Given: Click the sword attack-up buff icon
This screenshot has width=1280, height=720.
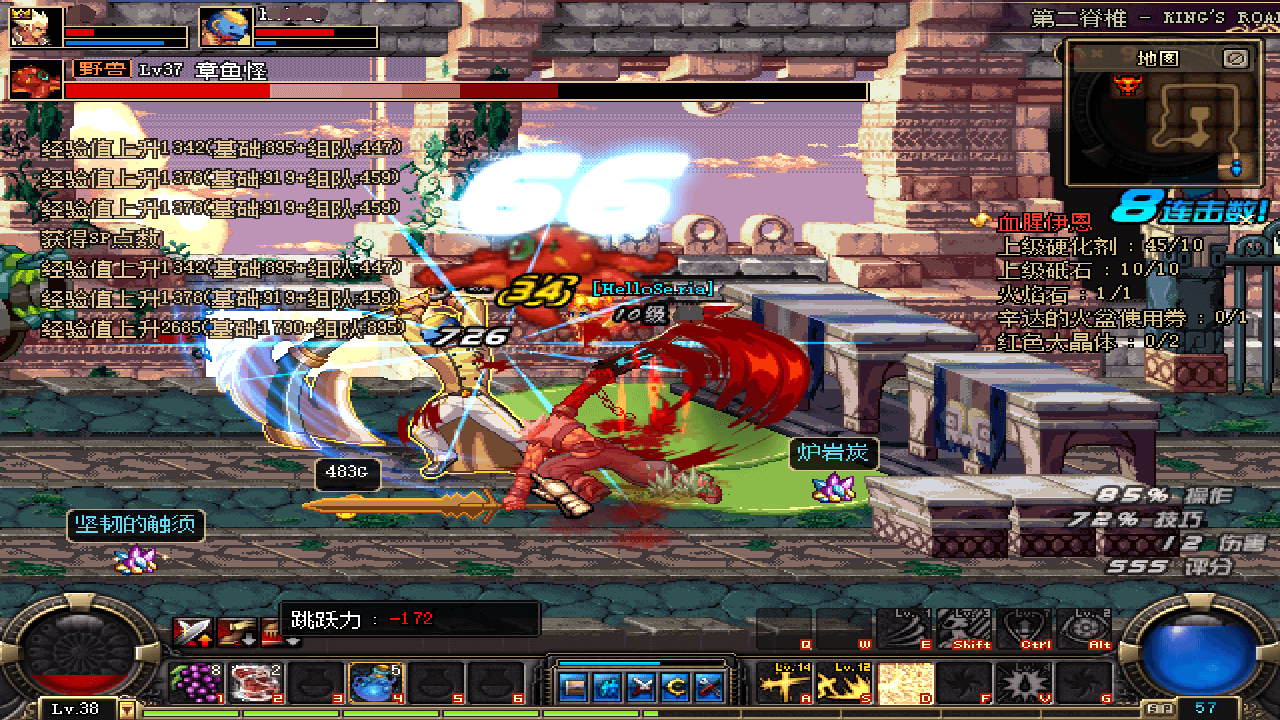Looking at the screenshot, I should tap(190, 632).
